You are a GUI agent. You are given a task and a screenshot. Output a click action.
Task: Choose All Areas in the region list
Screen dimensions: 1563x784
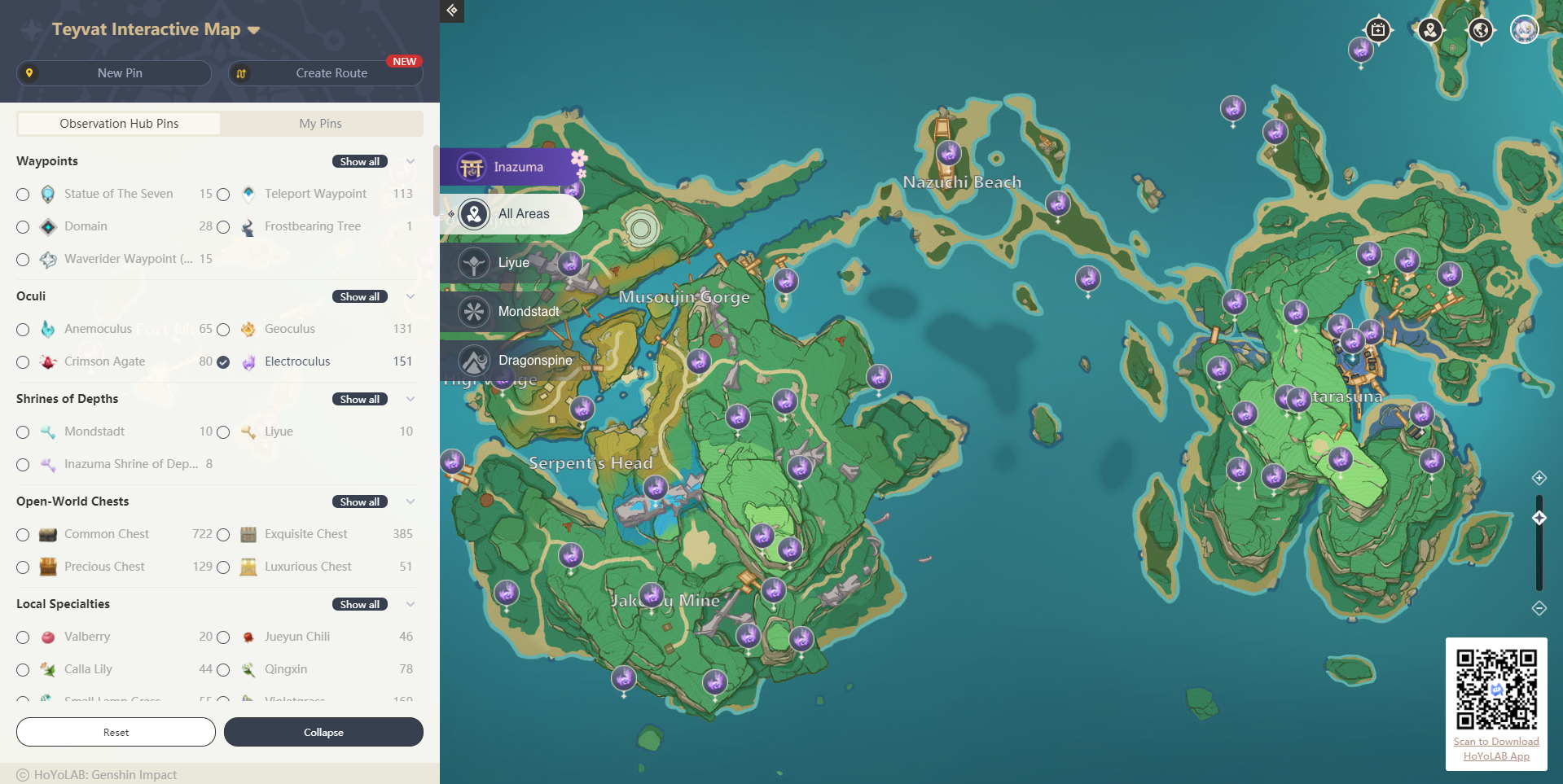tap(523, 214)
